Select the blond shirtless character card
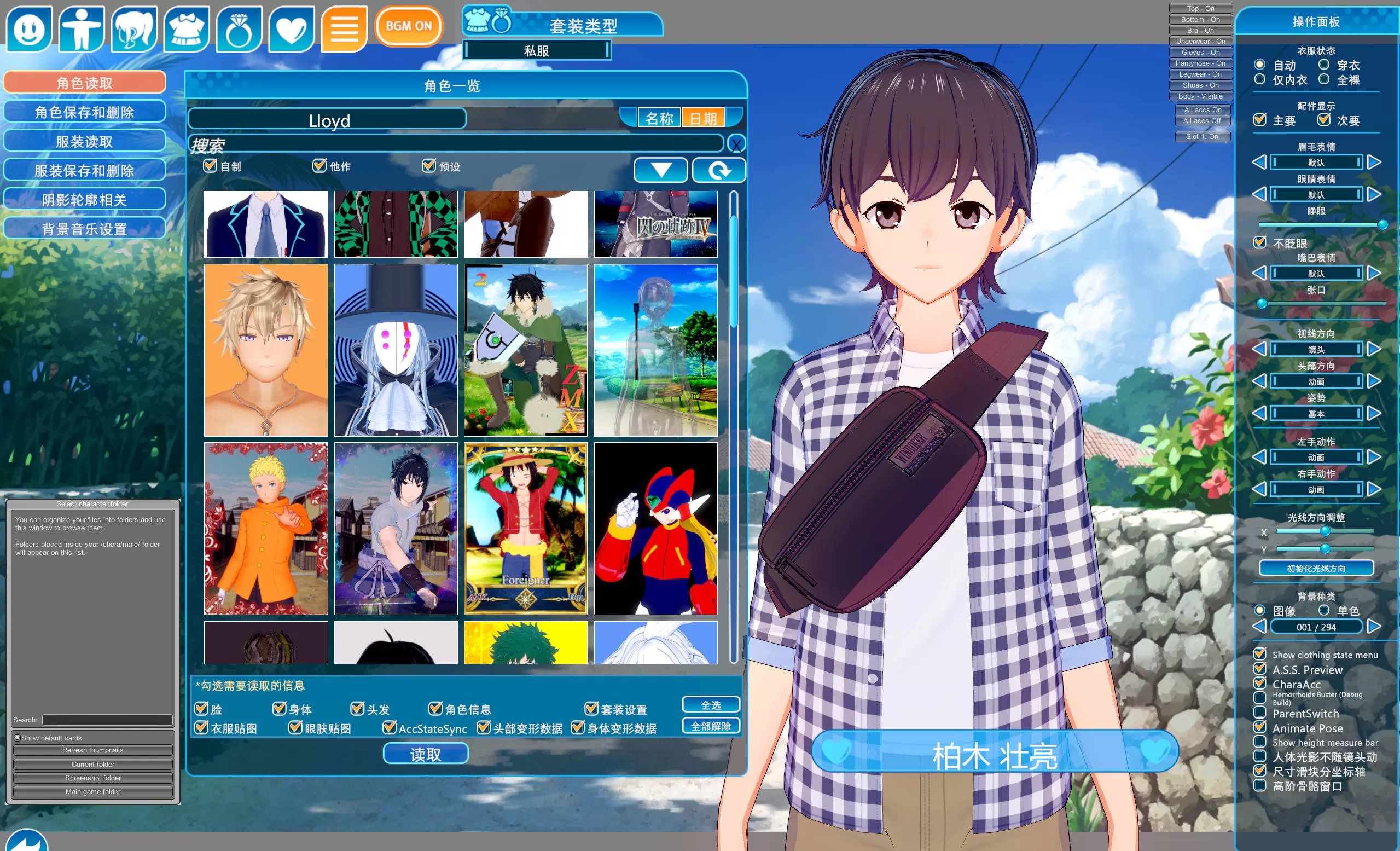 [266, 350]
